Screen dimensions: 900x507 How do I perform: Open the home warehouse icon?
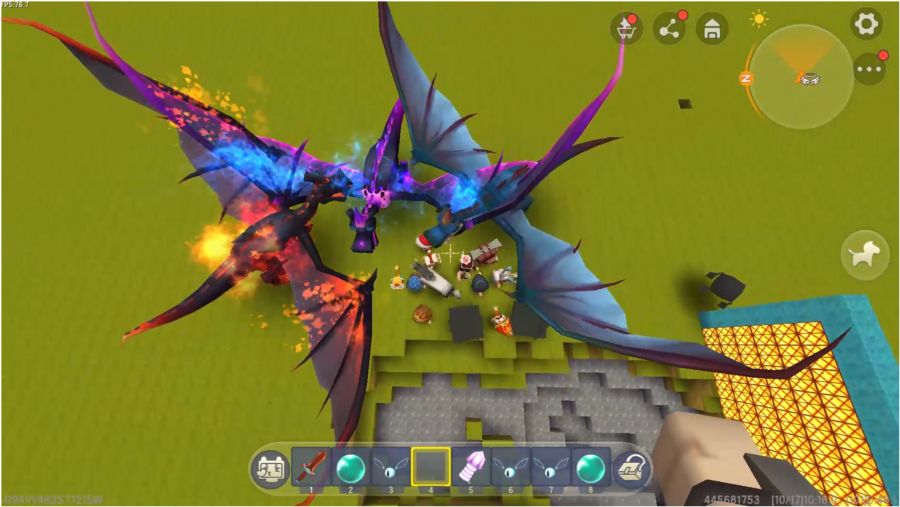(x=712, y=29)
